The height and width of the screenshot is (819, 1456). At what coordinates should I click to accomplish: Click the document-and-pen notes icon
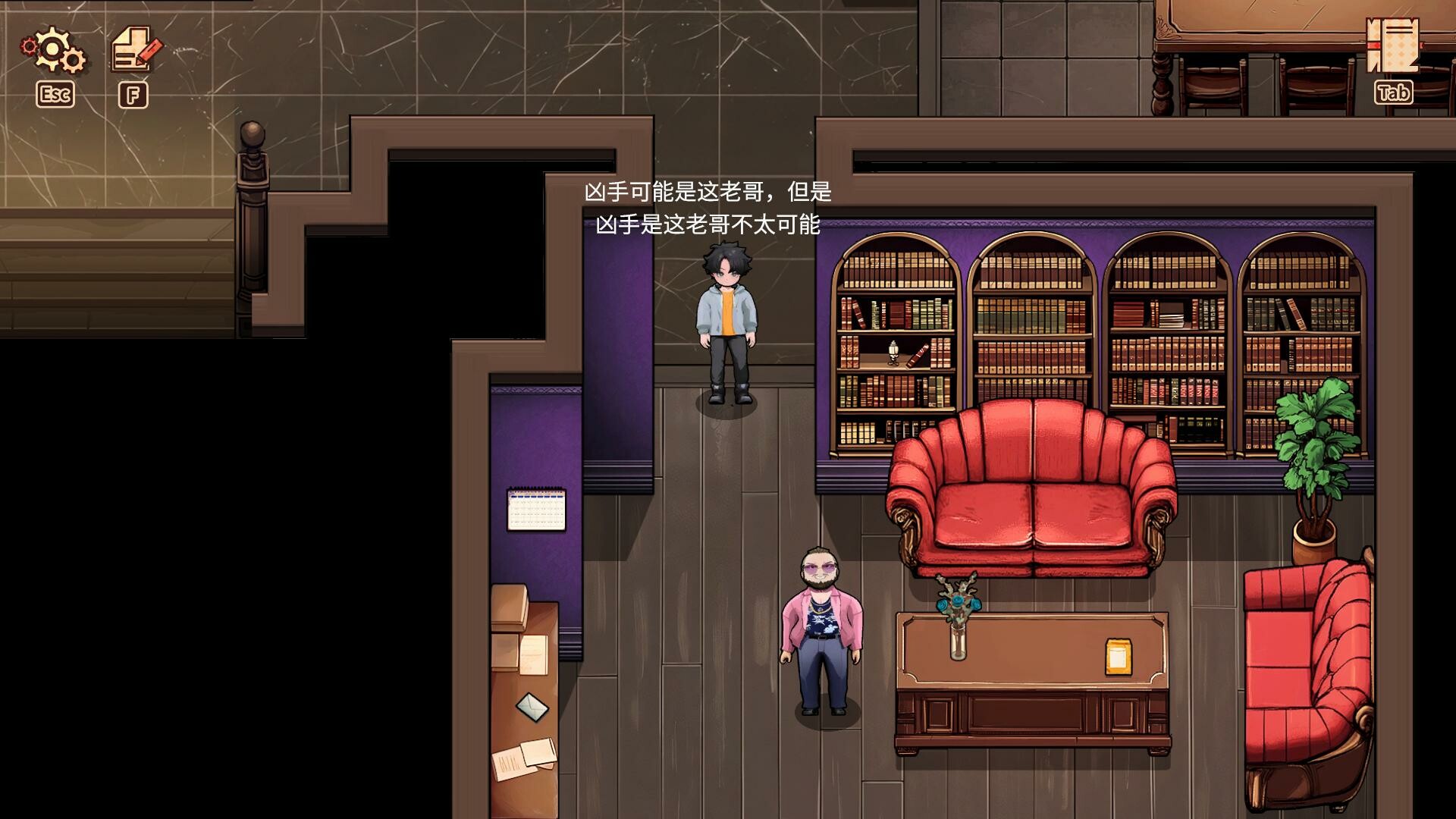(133, 49)
